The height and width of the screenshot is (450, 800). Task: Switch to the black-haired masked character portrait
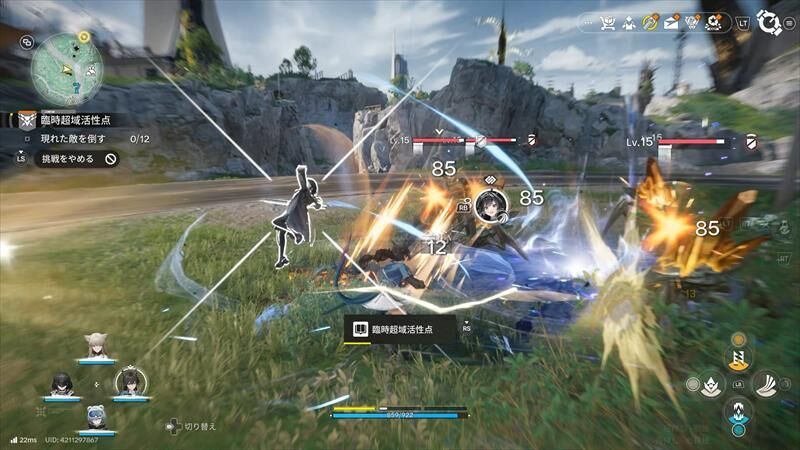[61, 384]
